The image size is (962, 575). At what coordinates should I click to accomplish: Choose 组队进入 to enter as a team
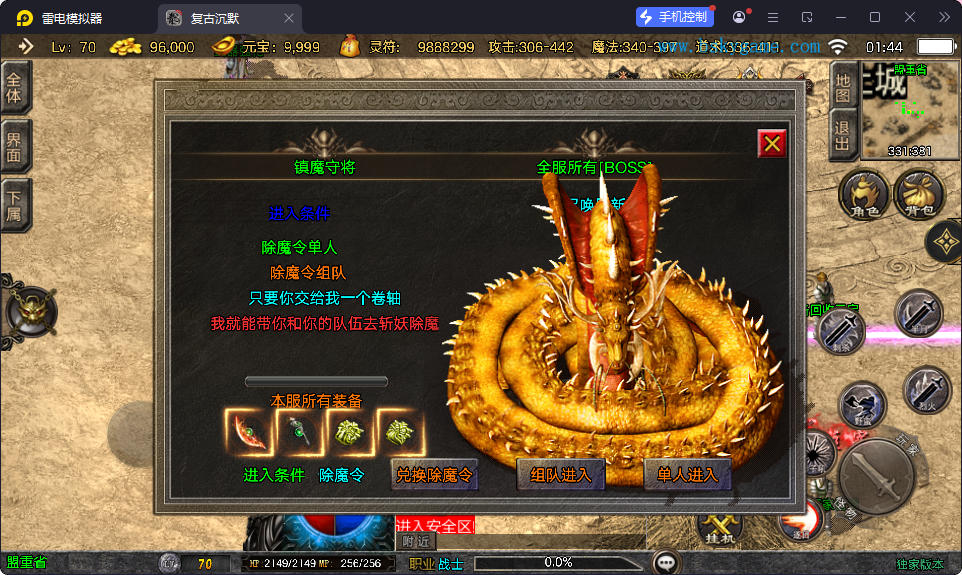click(x=561, y=475)
